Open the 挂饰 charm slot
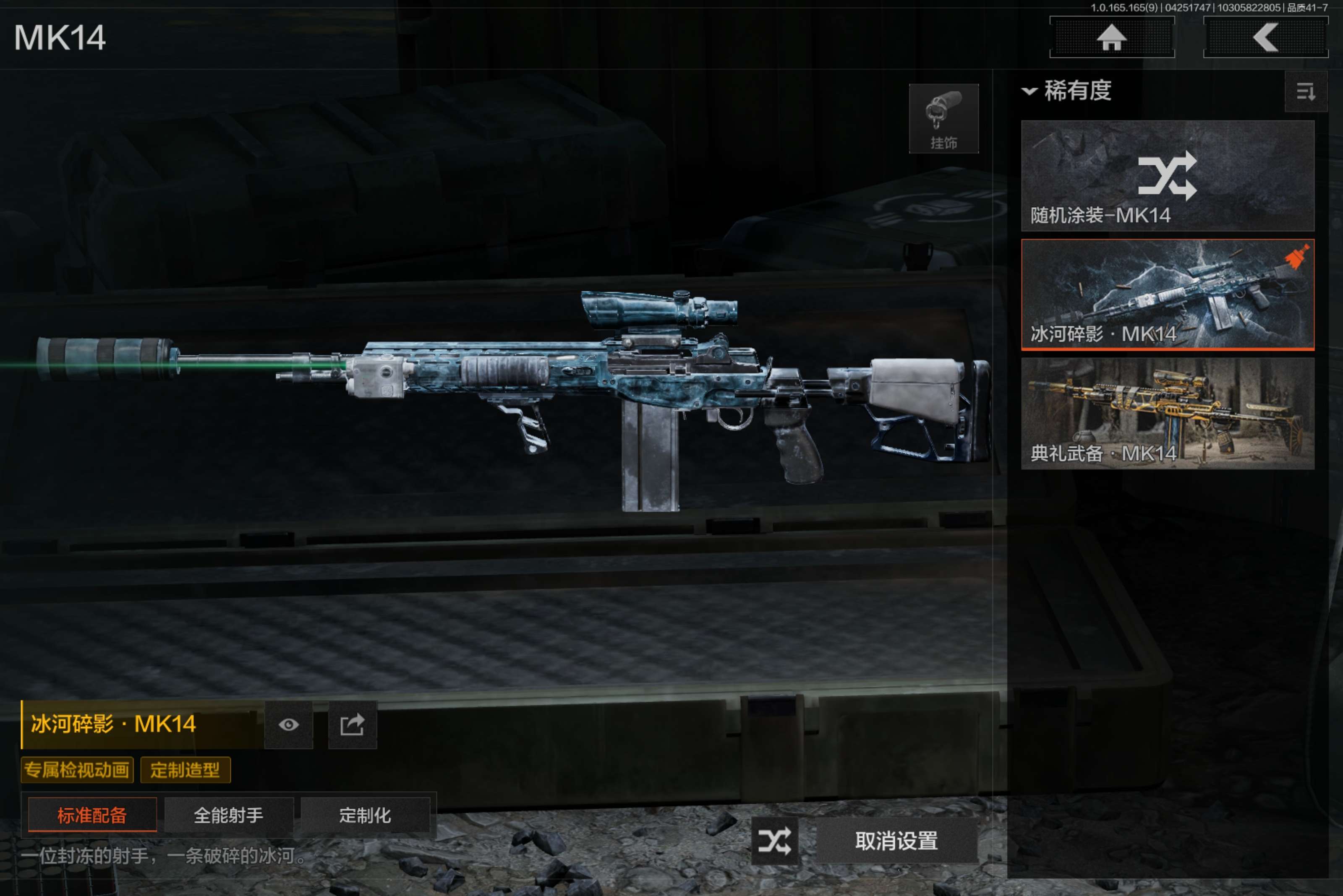Screen dimensions: 1343x896 tap(943, 119)
